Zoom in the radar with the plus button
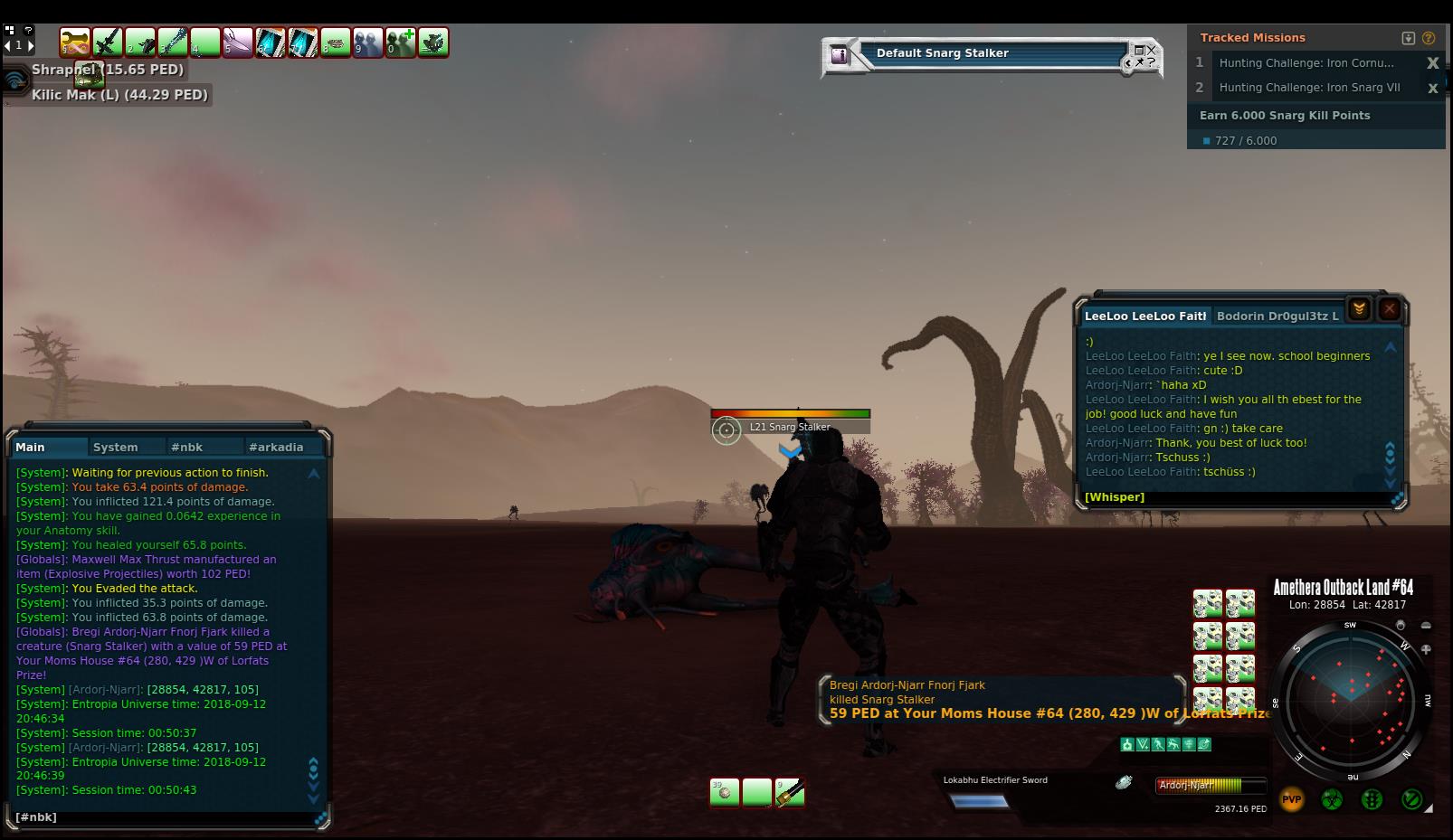The height and width of the screenshot is (840, 1453). [1426, 649]
